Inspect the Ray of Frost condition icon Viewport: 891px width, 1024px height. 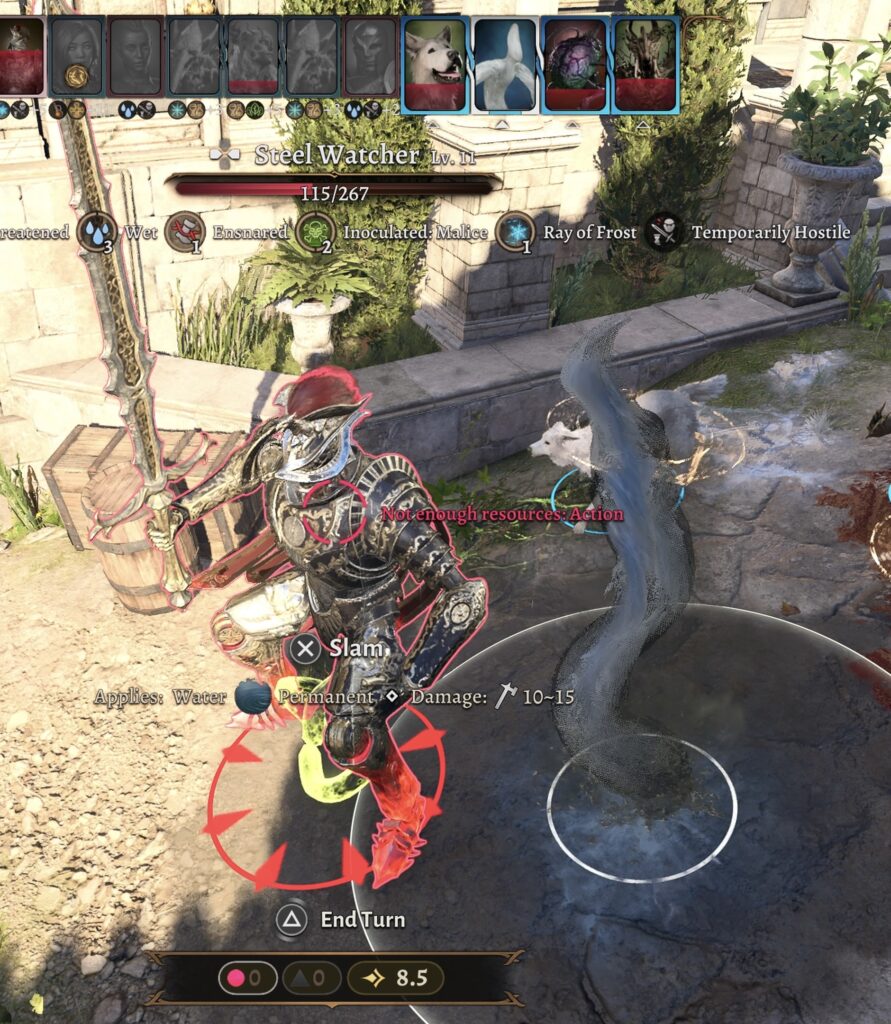516,232
